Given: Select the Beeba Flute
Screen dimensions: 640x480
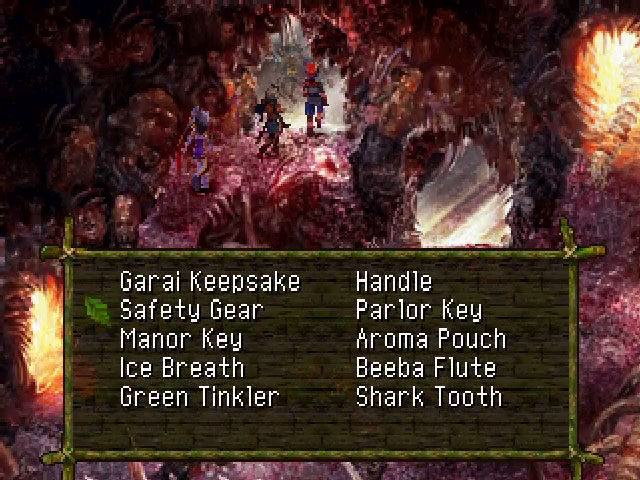Looking at the screenshot, I should 426,367.
